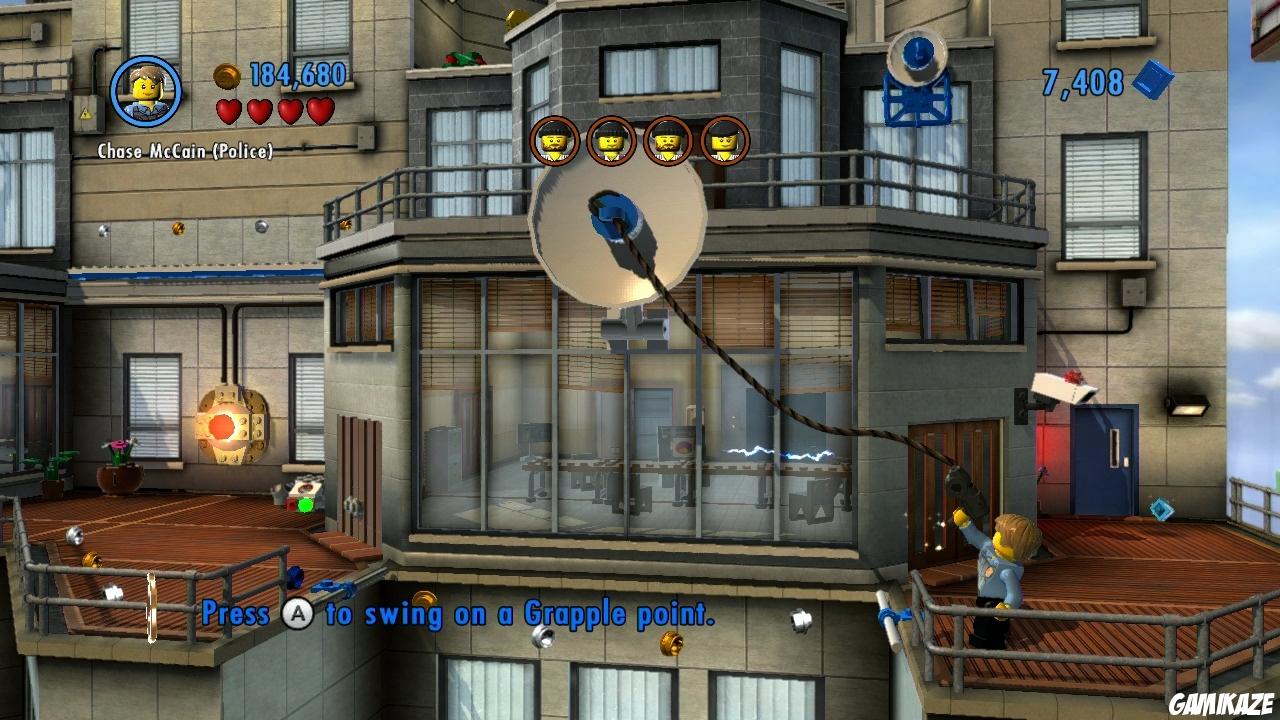Click the first red heart to toggle health
1280x720 pixels.
230,112
